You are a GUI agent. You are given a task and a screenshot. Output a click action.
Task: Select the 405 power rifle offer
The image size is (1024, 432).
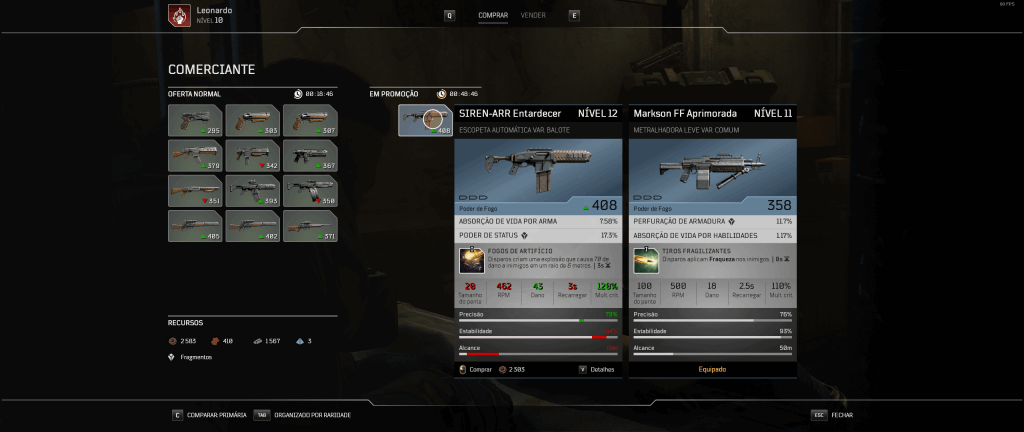click(x=195, y=226)
